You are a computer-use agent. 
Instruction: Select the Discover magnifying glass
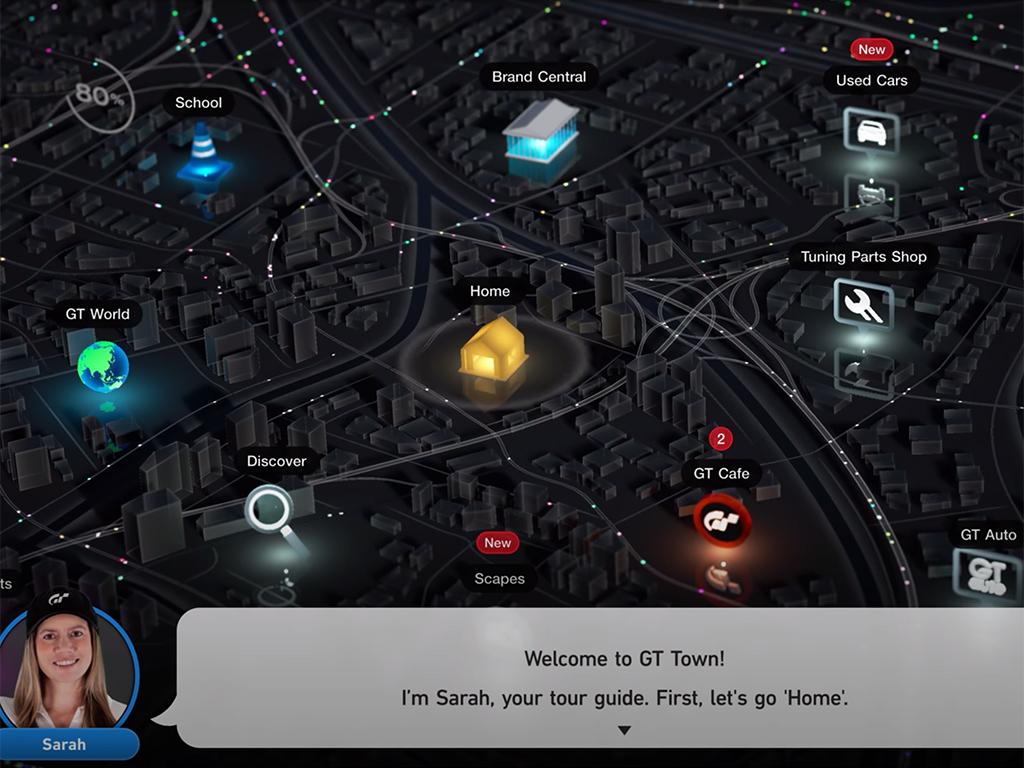click(269, 508)
